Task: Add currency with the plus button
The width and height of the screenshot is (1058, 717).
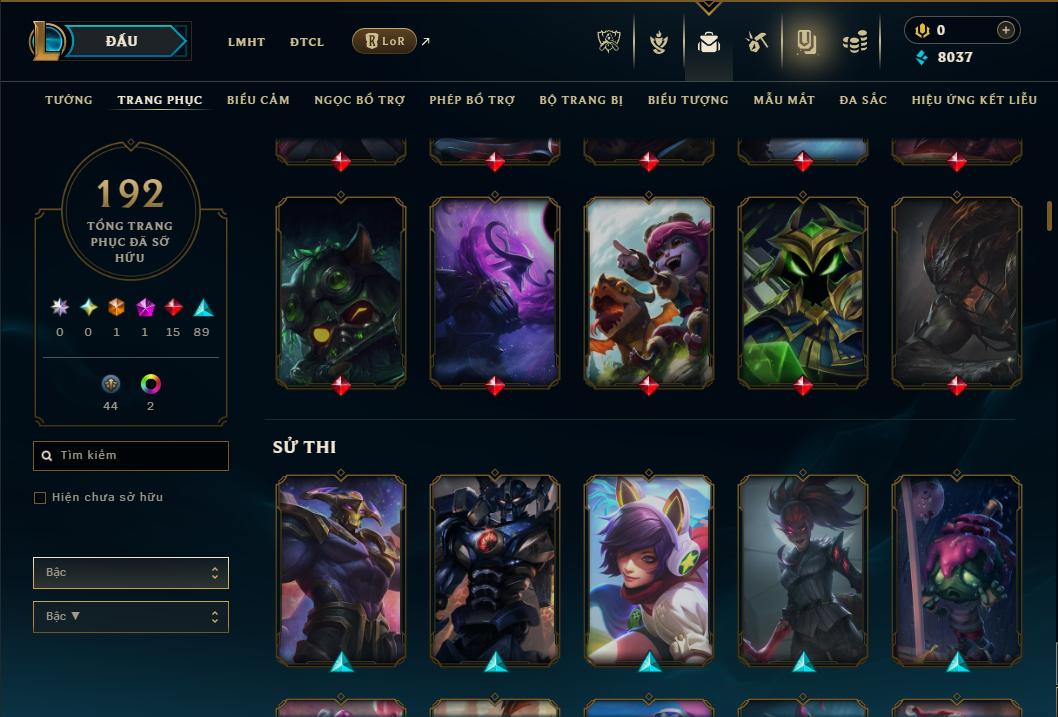Action: pyautogui.click(x=1006, y=30)
